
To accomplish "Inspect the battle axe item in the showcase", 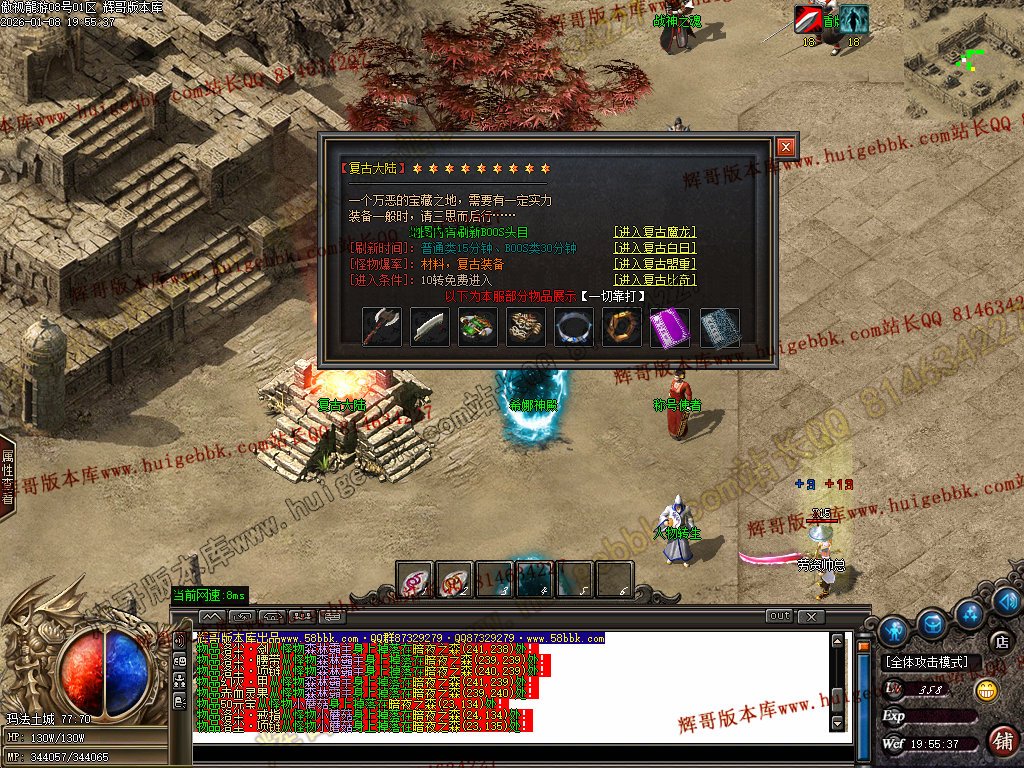I will pyautogui.click(x=382, y=327).
